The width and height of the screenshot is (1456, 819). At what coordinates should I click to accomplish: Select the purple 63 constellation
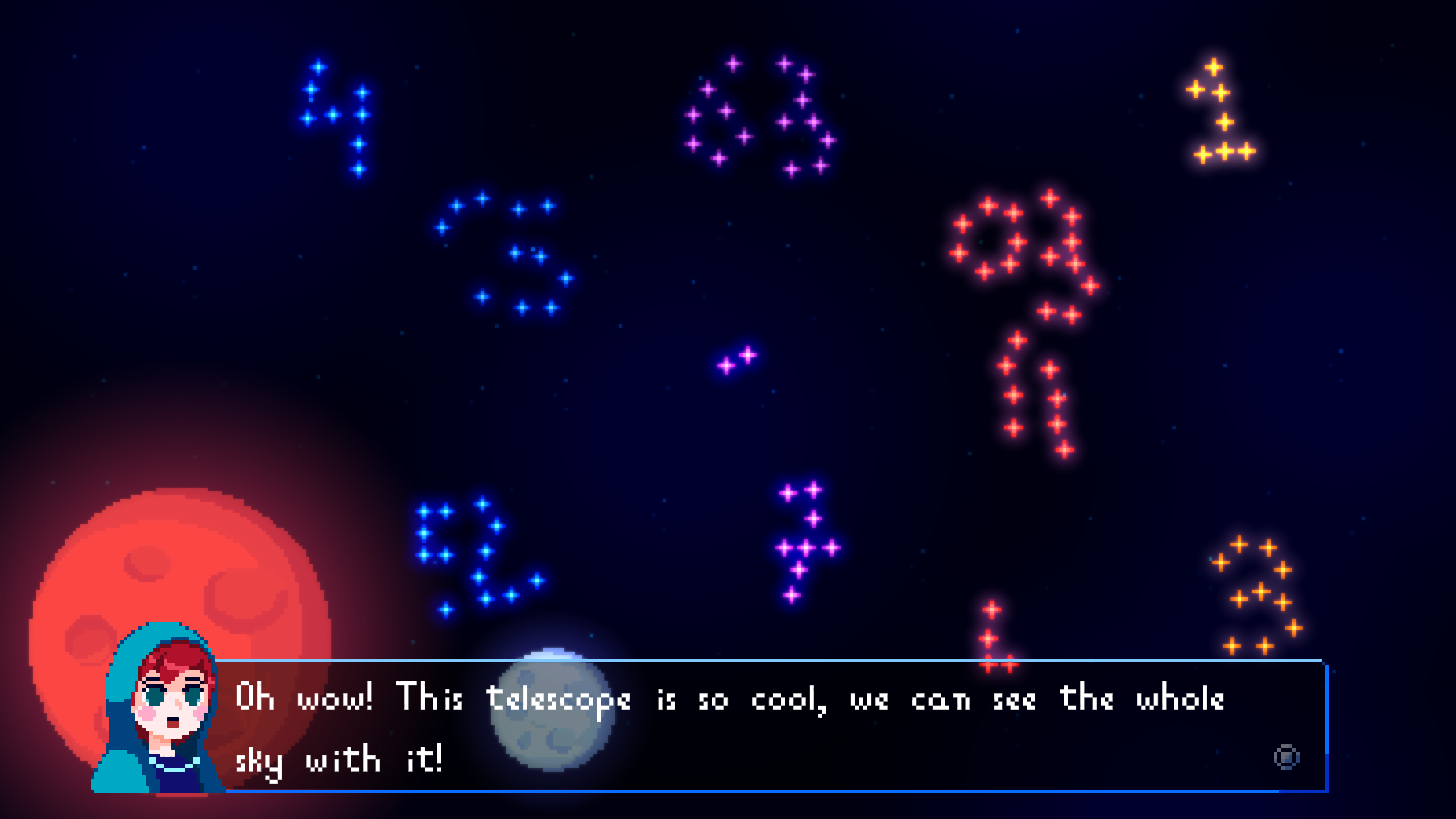click(756, 114)
